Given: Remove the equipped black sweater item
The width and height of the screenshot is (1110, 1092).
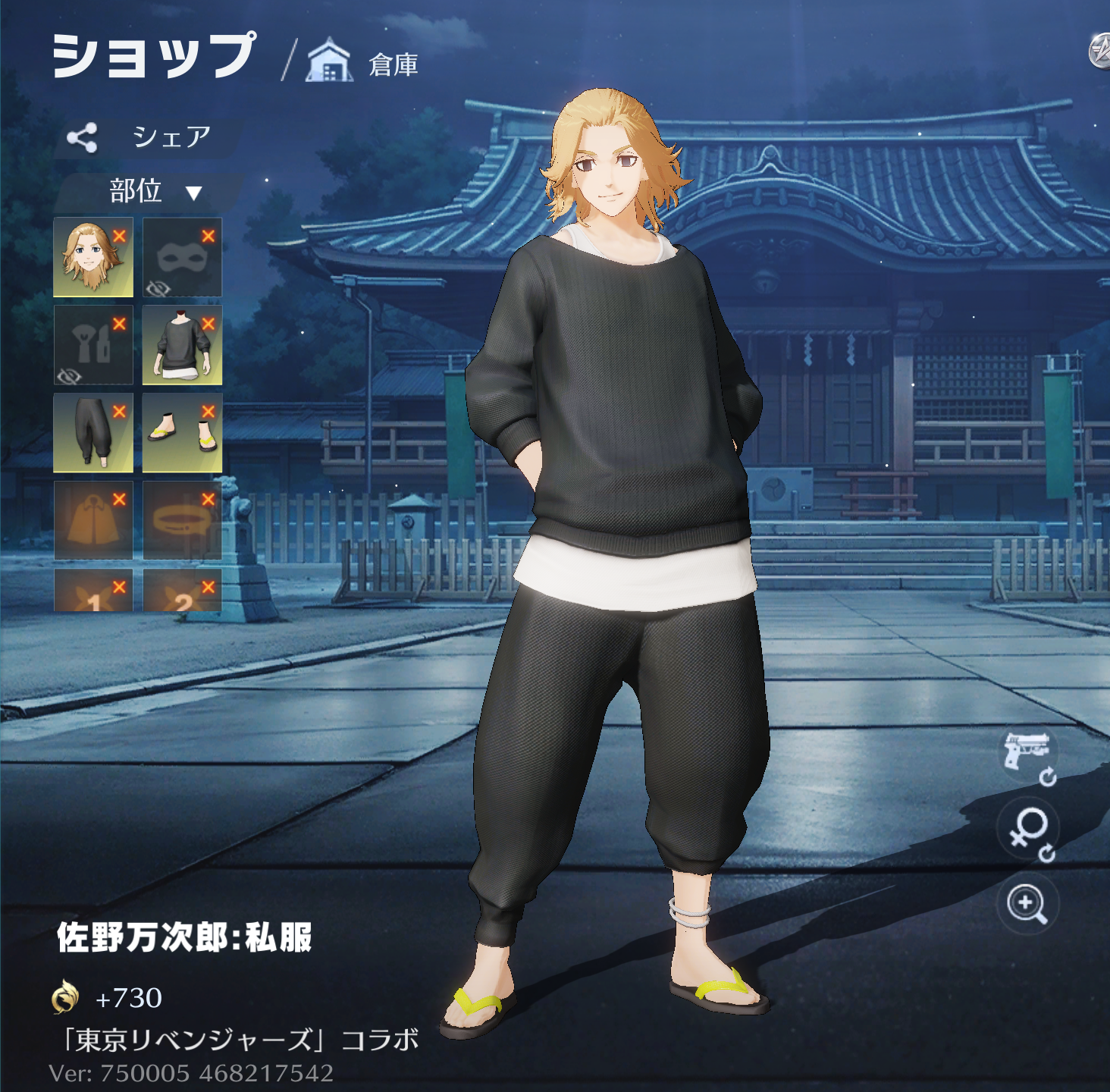Looking at the screenshot, I should point(209,324).
